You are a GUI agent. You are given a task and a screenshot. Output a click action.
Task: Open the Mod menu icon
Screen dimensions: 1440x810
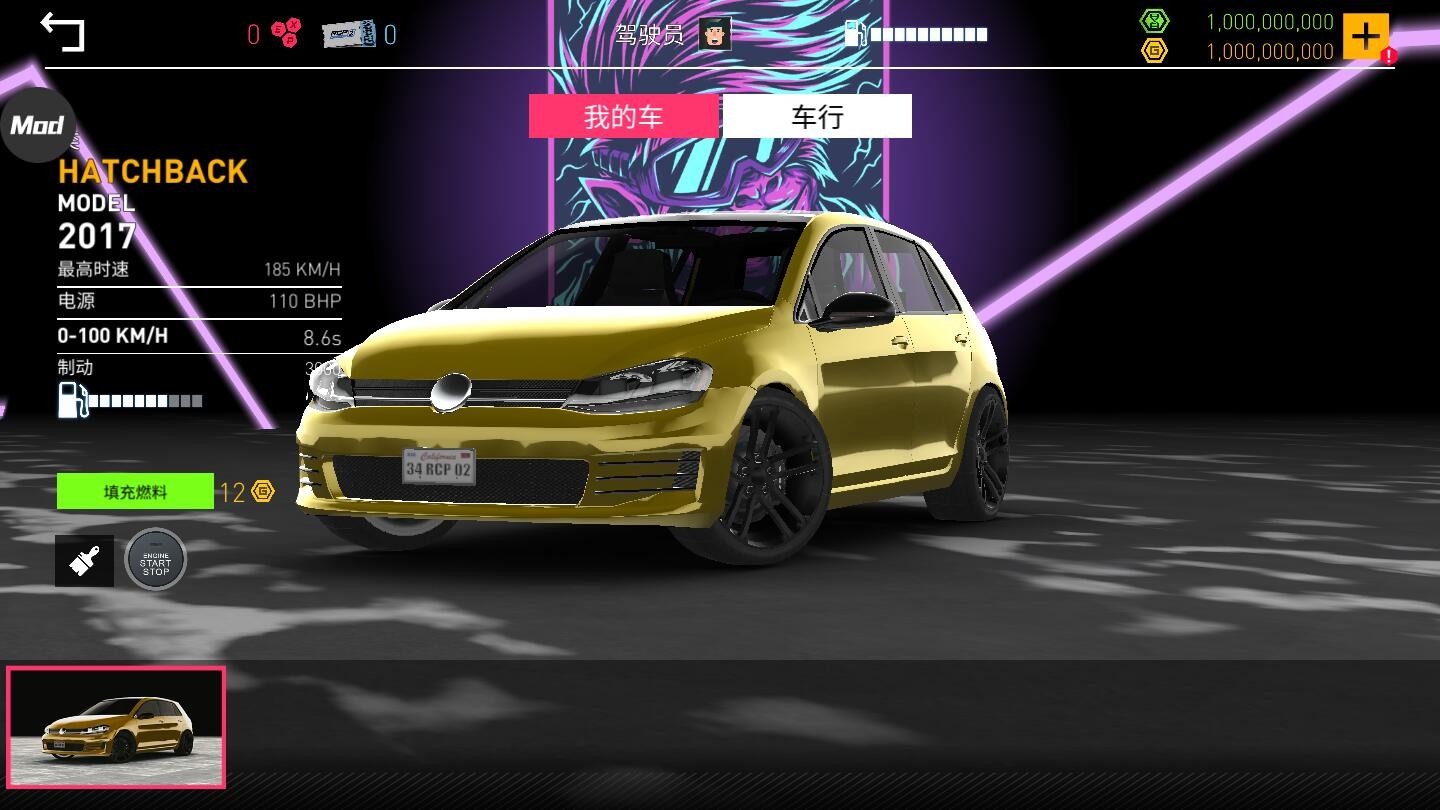click(x=36, y=124)
